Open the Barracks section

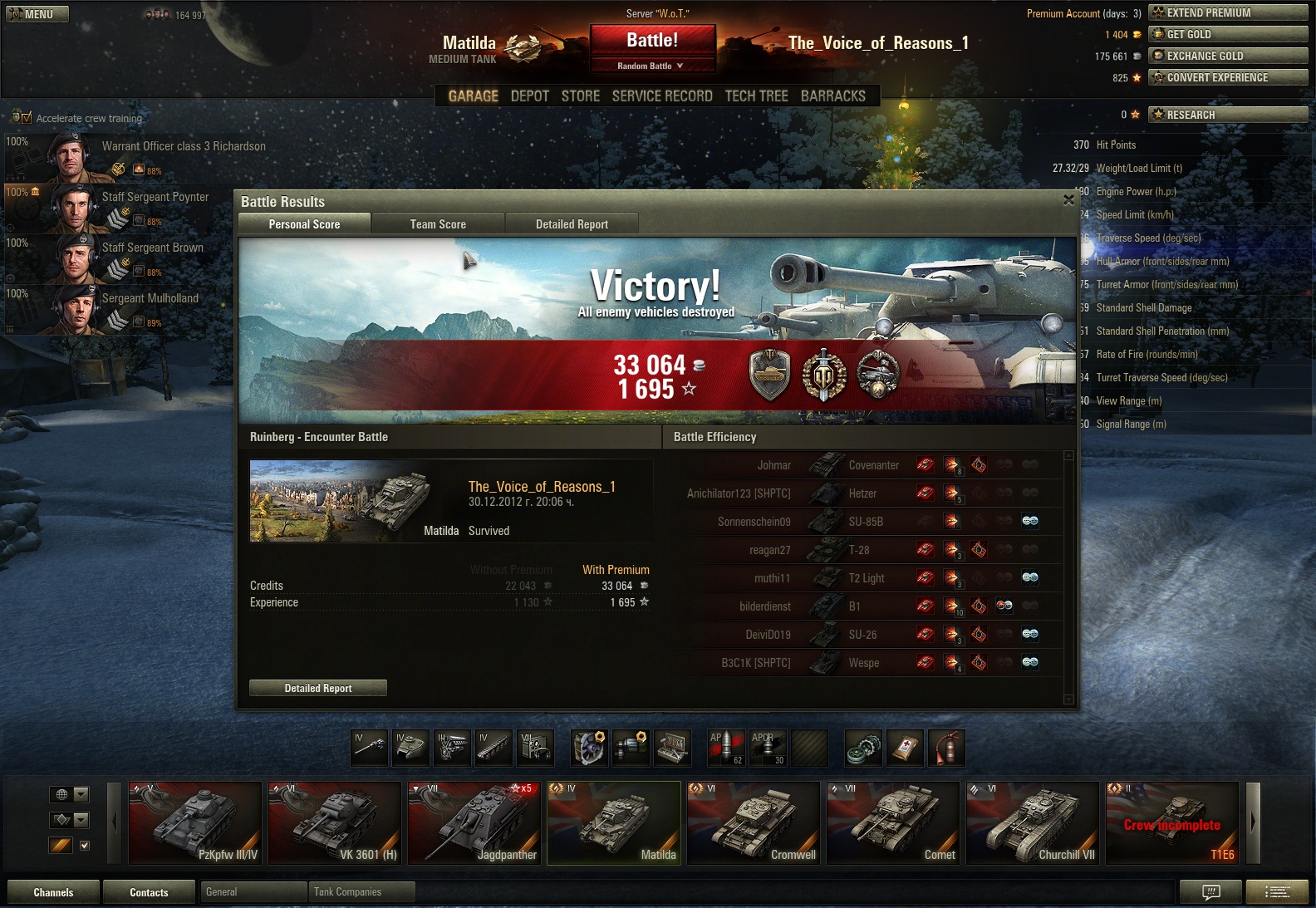(832, 96)
